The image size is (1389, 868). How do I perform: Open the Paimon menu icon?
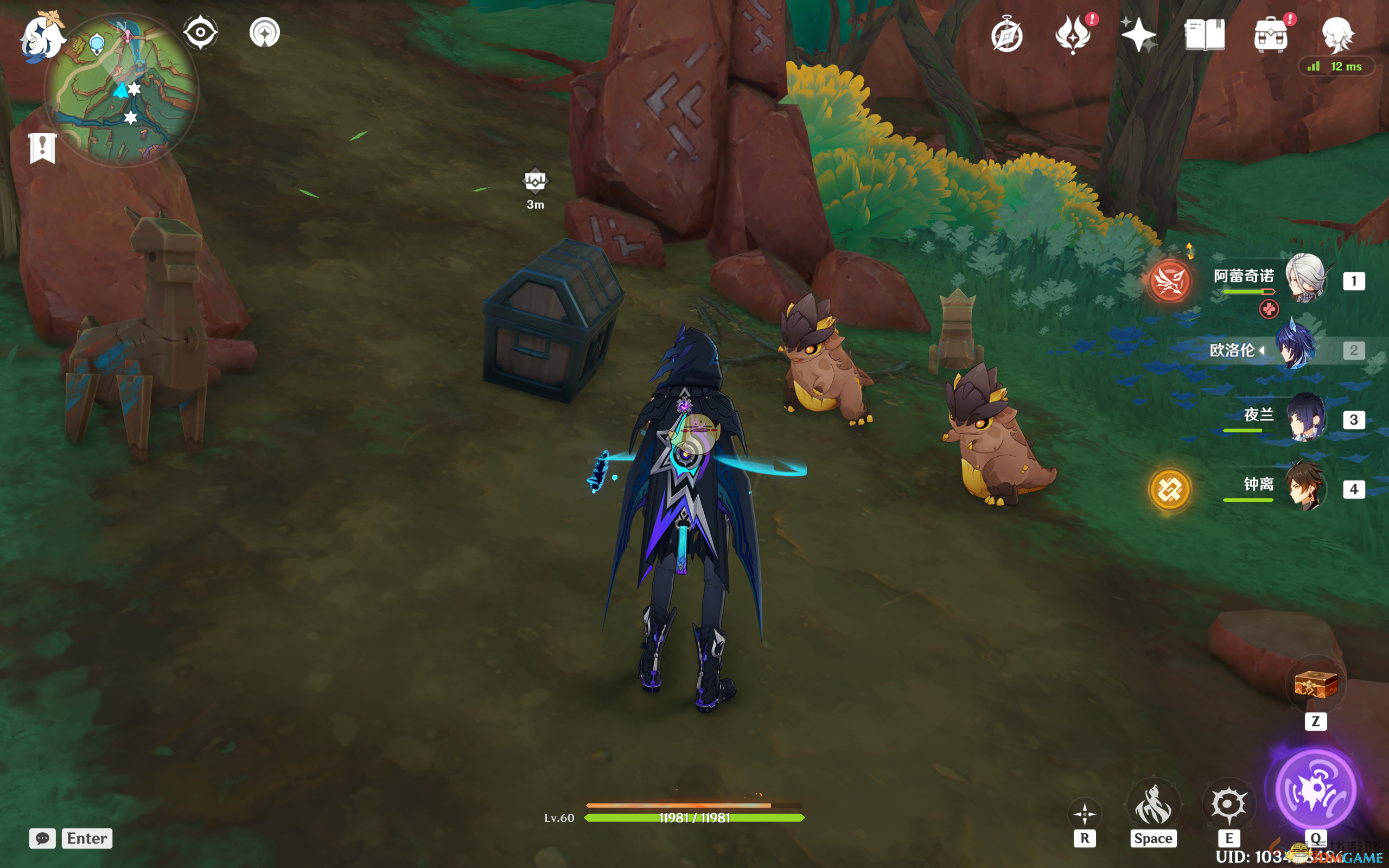pos(41,36)
